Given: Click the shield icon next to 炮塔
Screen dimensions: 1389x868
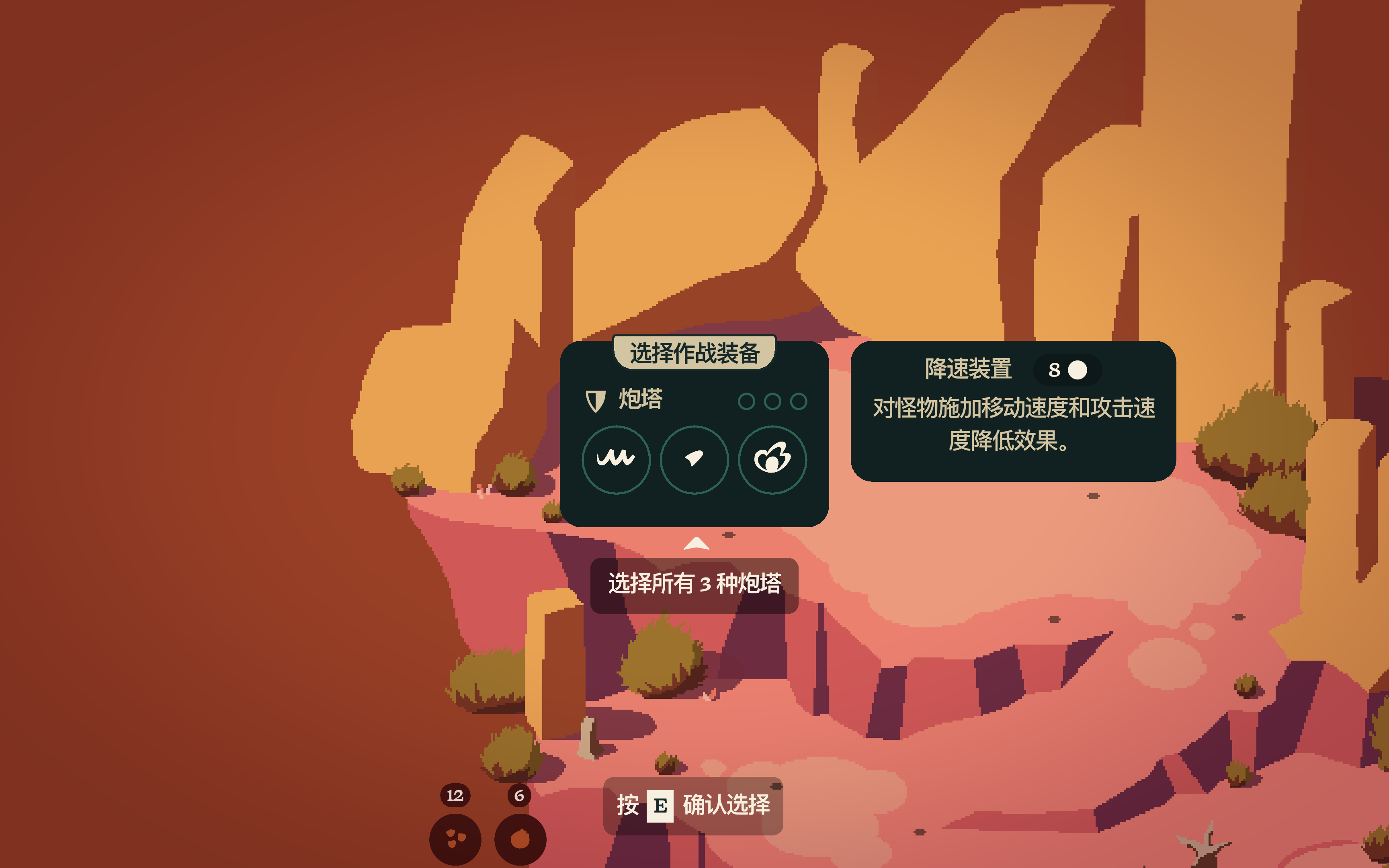Looking at the screenshot, I should tap(596, 401).
